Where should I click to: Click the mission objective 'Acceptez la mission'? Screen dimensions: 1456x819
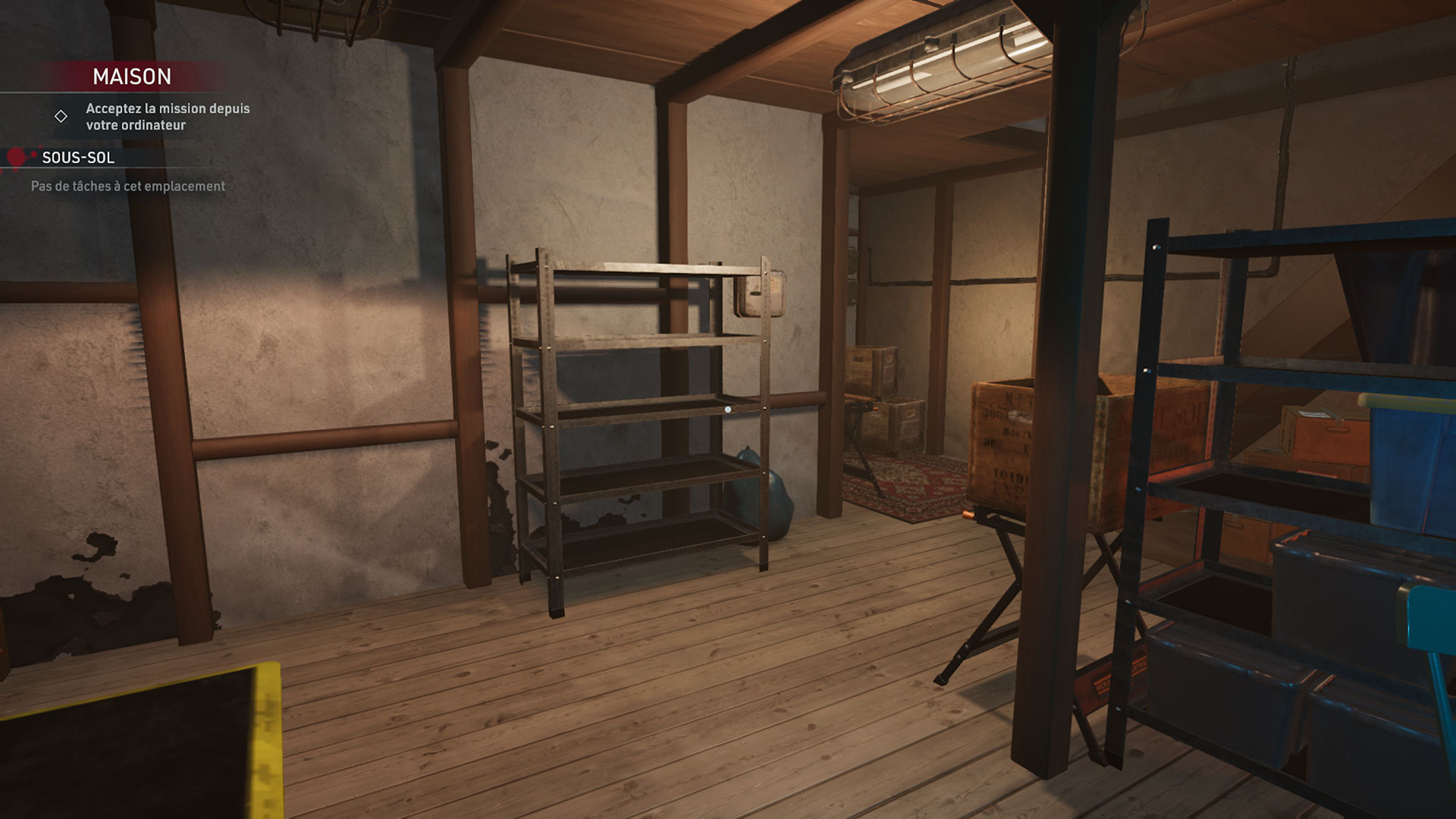167,117
